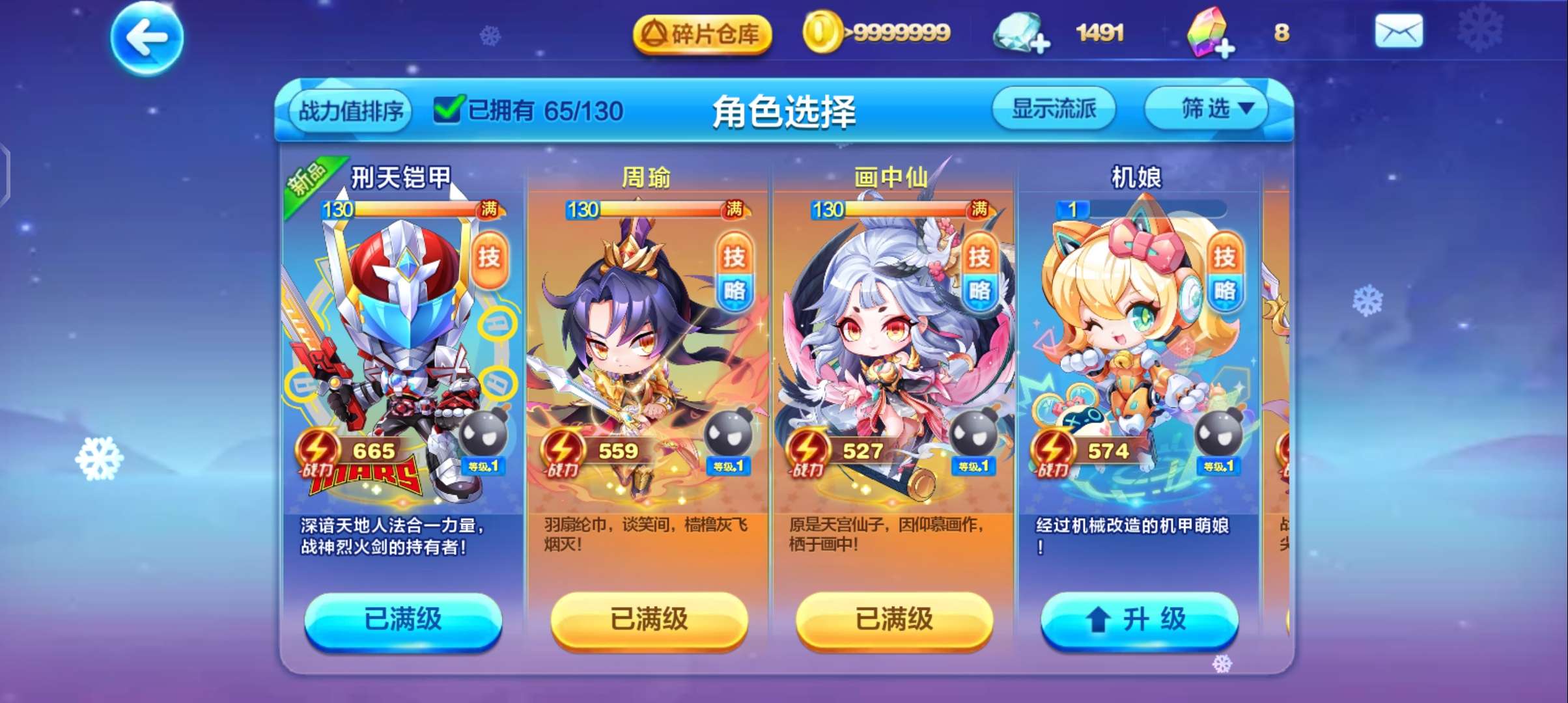
Task: Open the mail envelope icon
Action: [1400, 31]
